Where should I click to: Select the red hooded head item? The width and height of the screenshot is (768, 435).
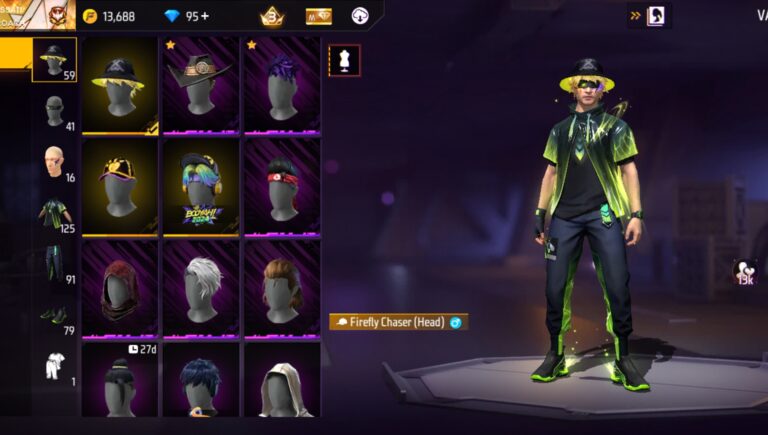[120, 286]
